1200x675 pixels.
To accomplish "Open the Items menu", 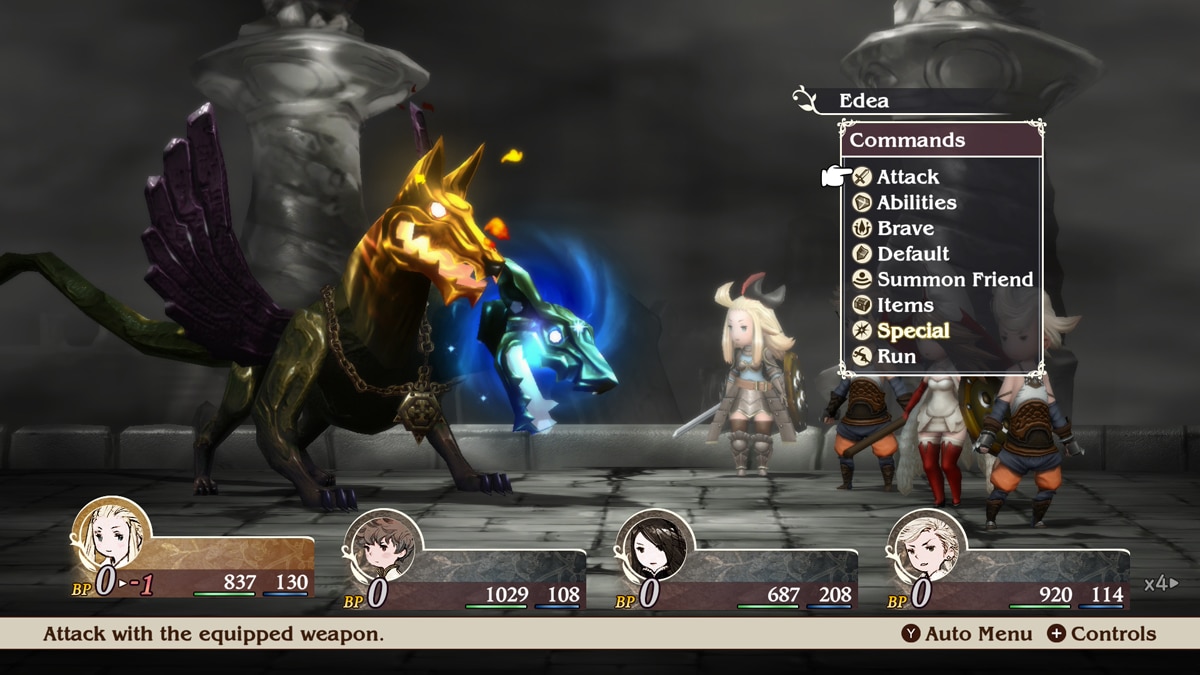I will [904, 306].
